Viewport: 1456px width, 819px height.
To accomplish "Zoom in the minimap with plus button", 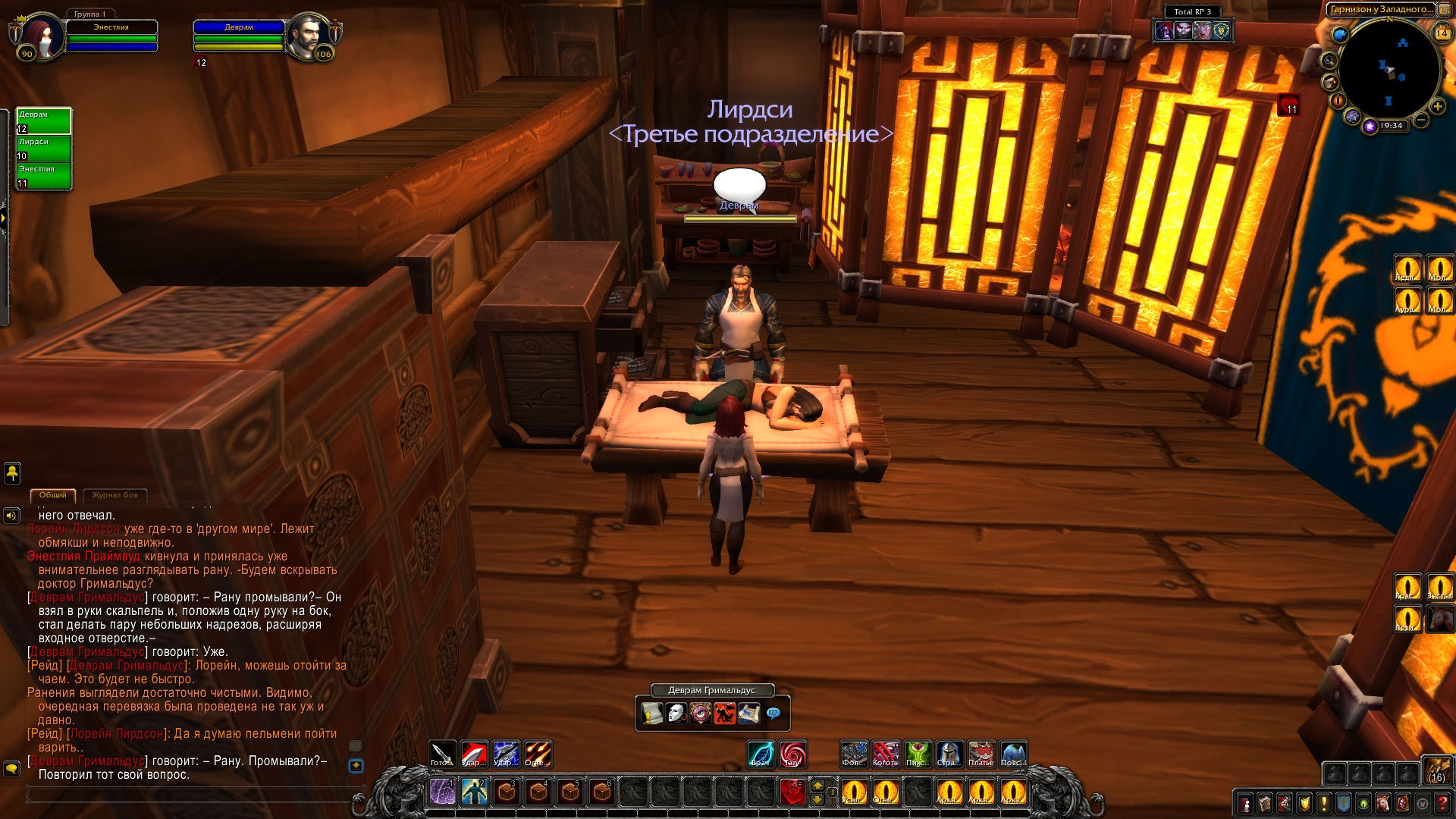I will [1437, 107].
